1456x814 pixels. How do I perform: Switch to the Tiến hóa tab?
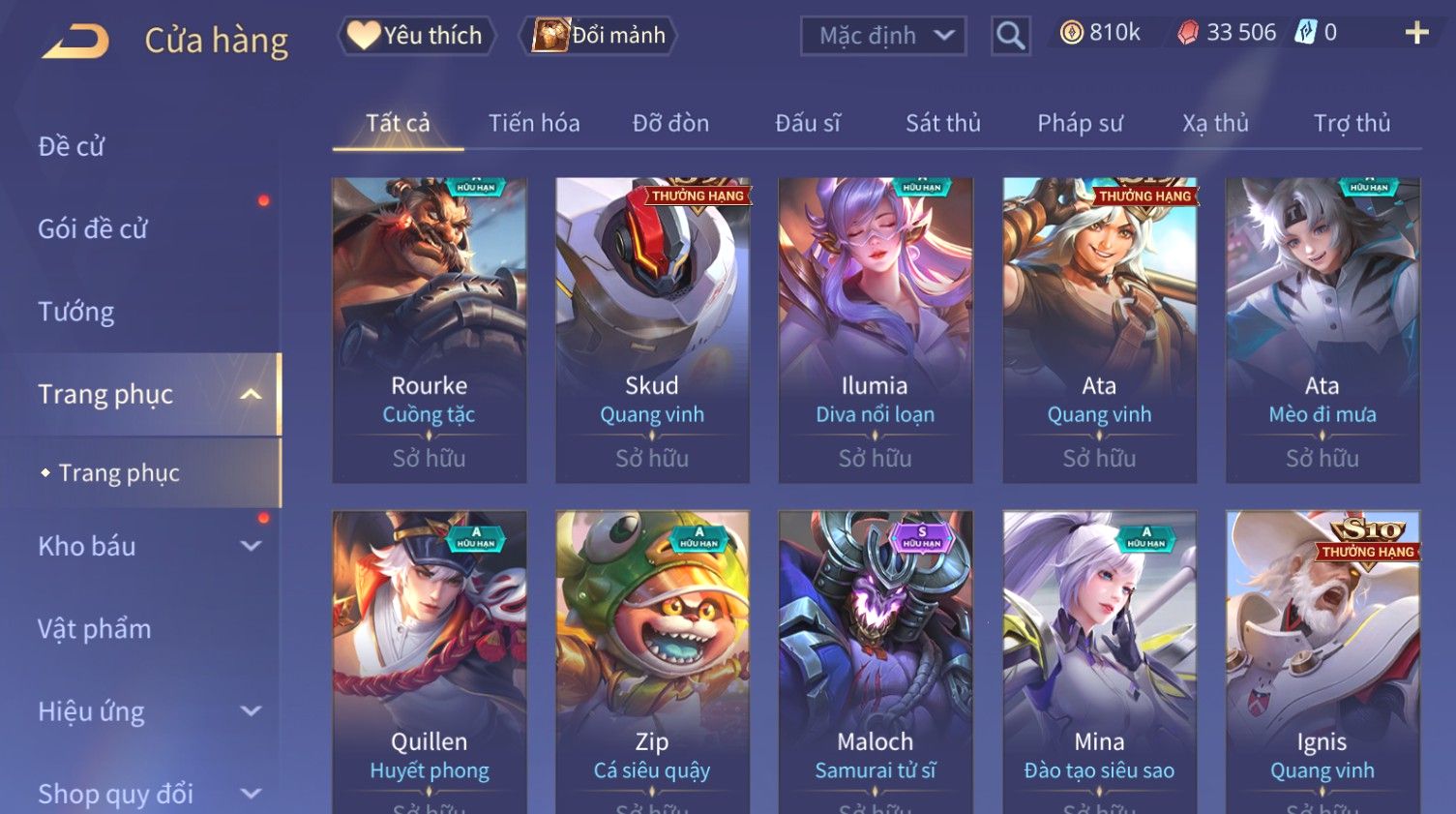[534, 124]
